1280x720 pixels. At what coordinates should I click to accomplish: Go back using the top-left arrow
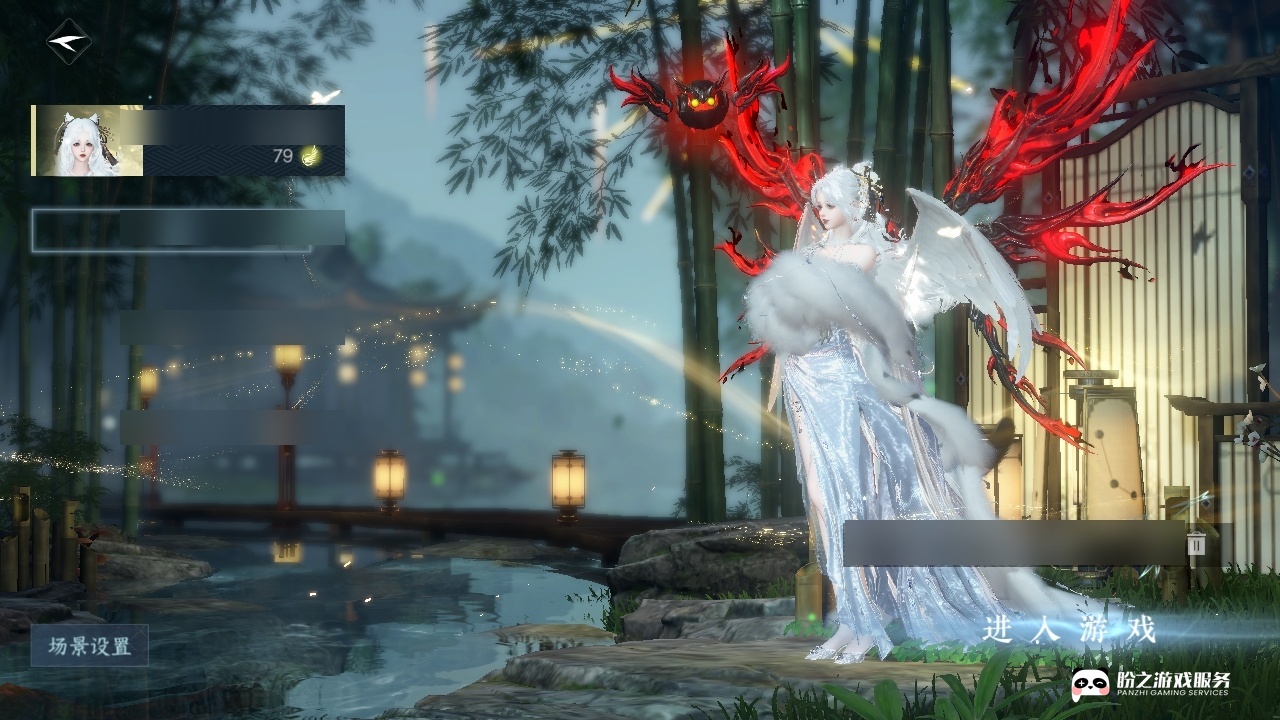[68, 42]
